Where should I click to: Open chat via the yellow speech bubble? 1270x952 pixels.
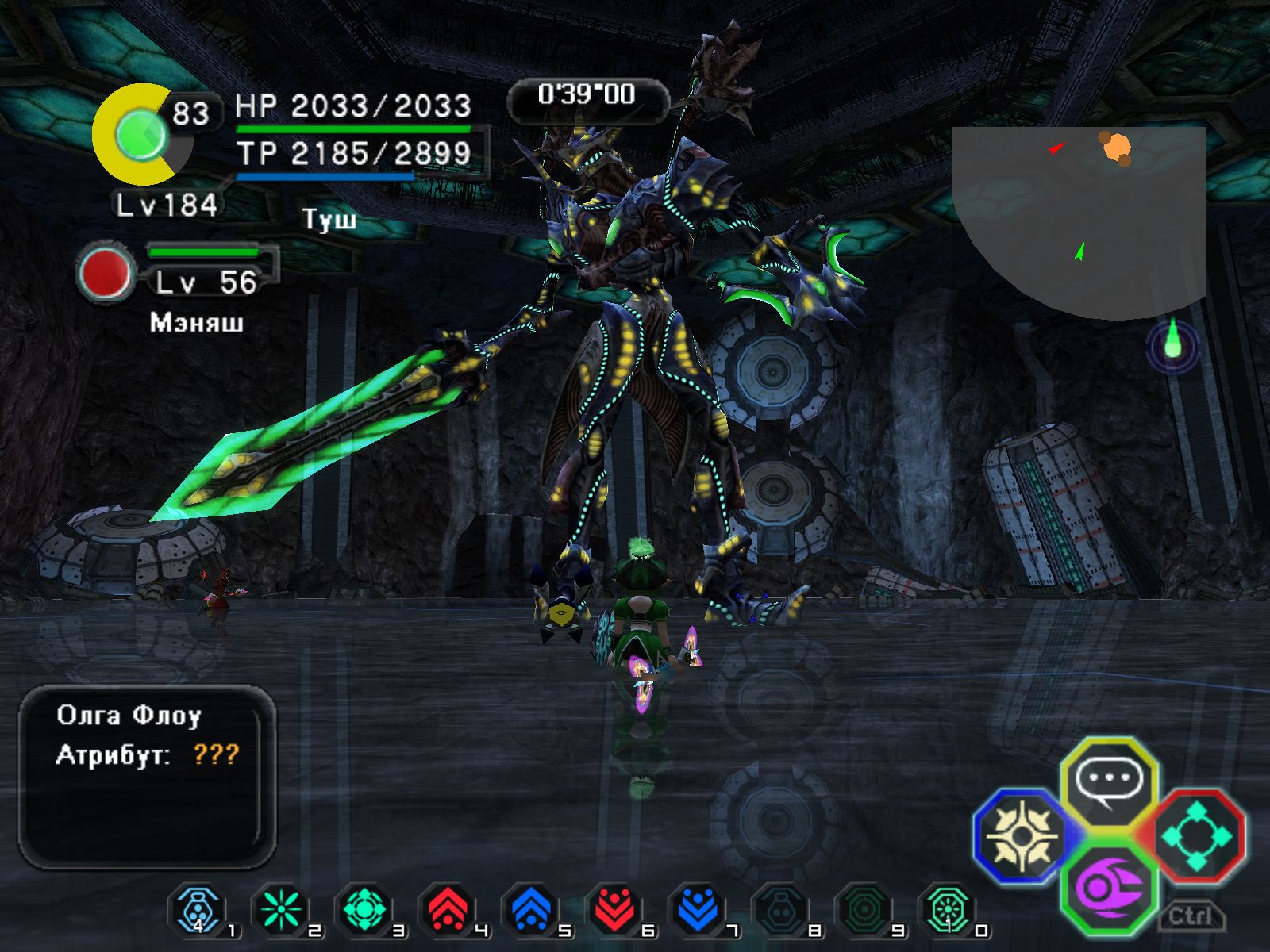(1109, 782)
